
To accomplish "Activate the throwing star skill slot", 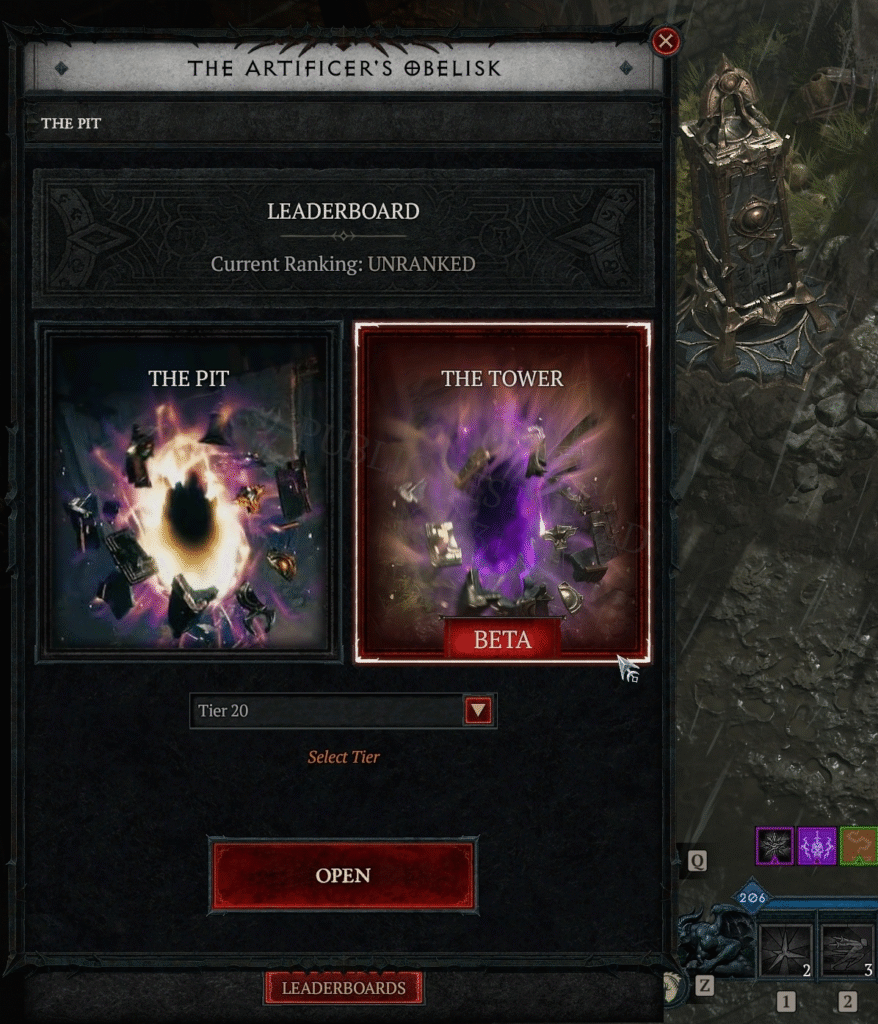I will tap(785, 951).
